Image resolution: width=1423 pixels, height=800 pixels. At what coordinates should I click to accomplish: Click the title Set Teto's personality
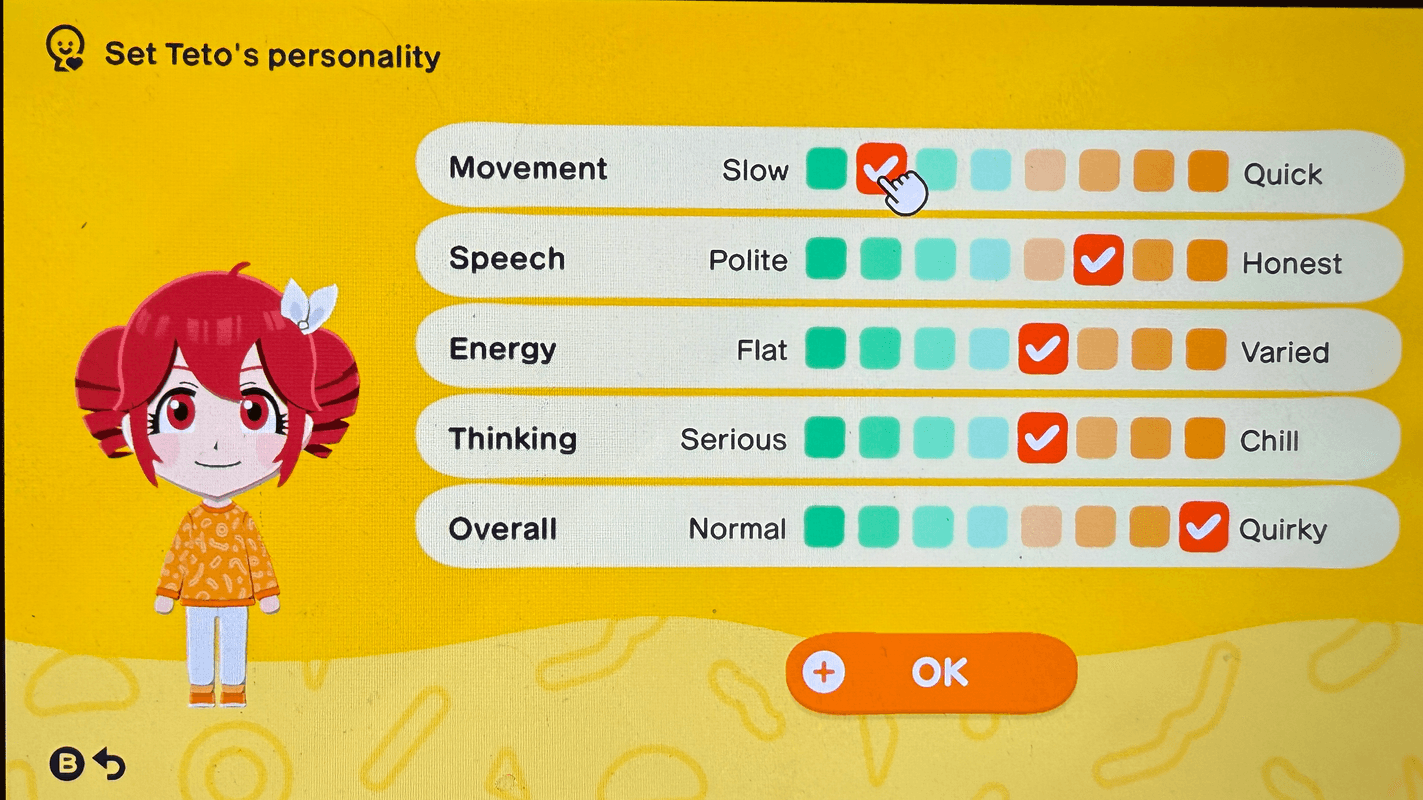tap(272, 55)
